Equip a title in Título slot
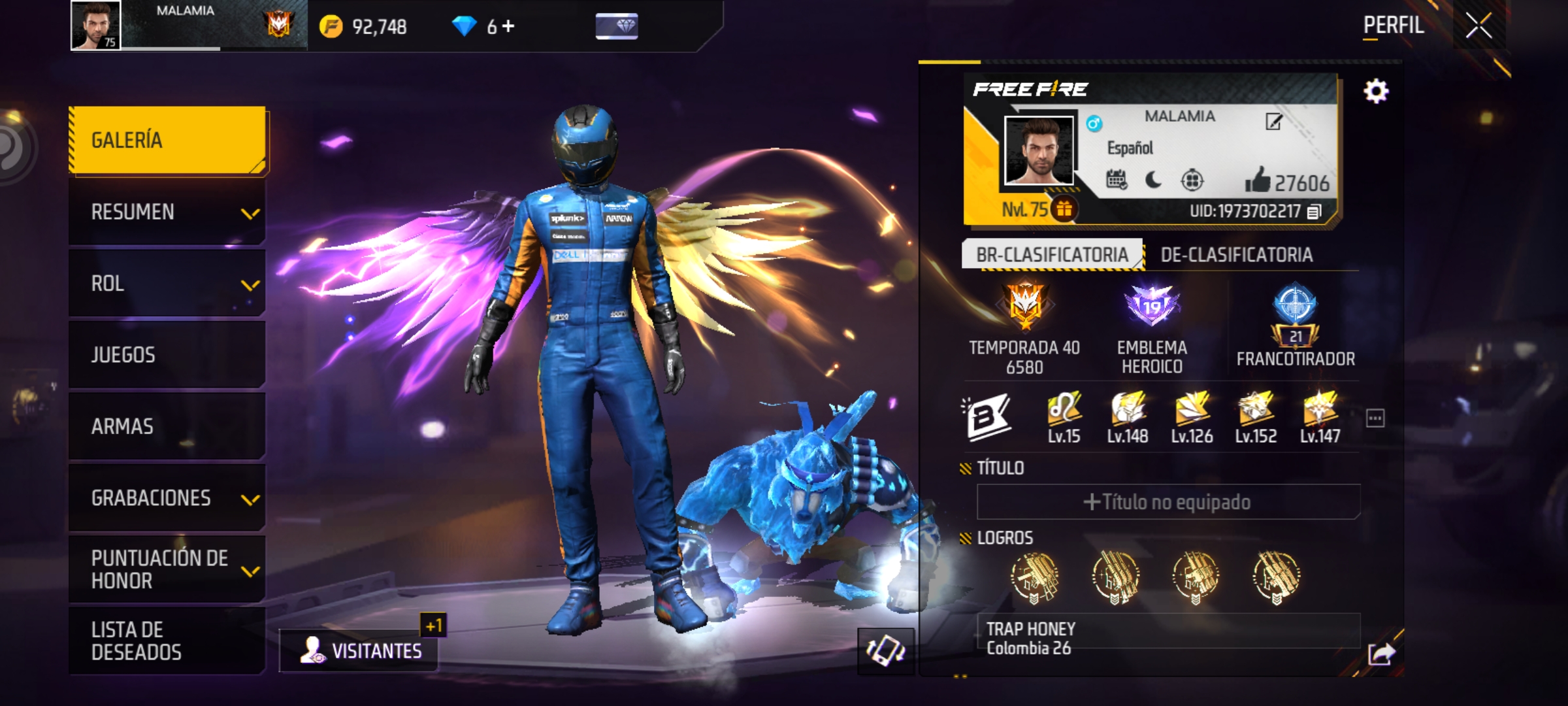 point(1168,502)
